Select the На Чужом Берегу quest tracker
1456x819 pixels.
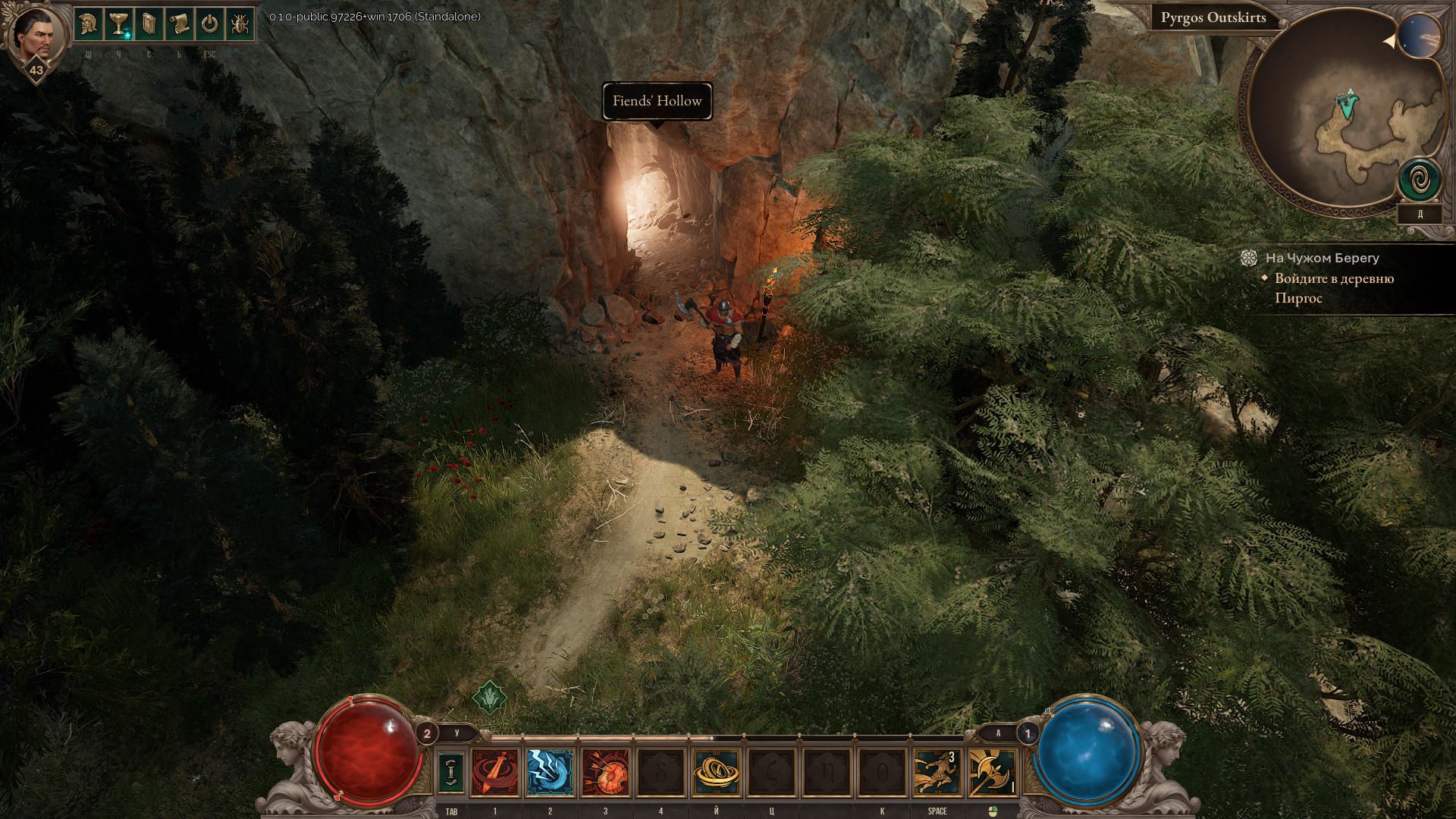[1322, 259]
